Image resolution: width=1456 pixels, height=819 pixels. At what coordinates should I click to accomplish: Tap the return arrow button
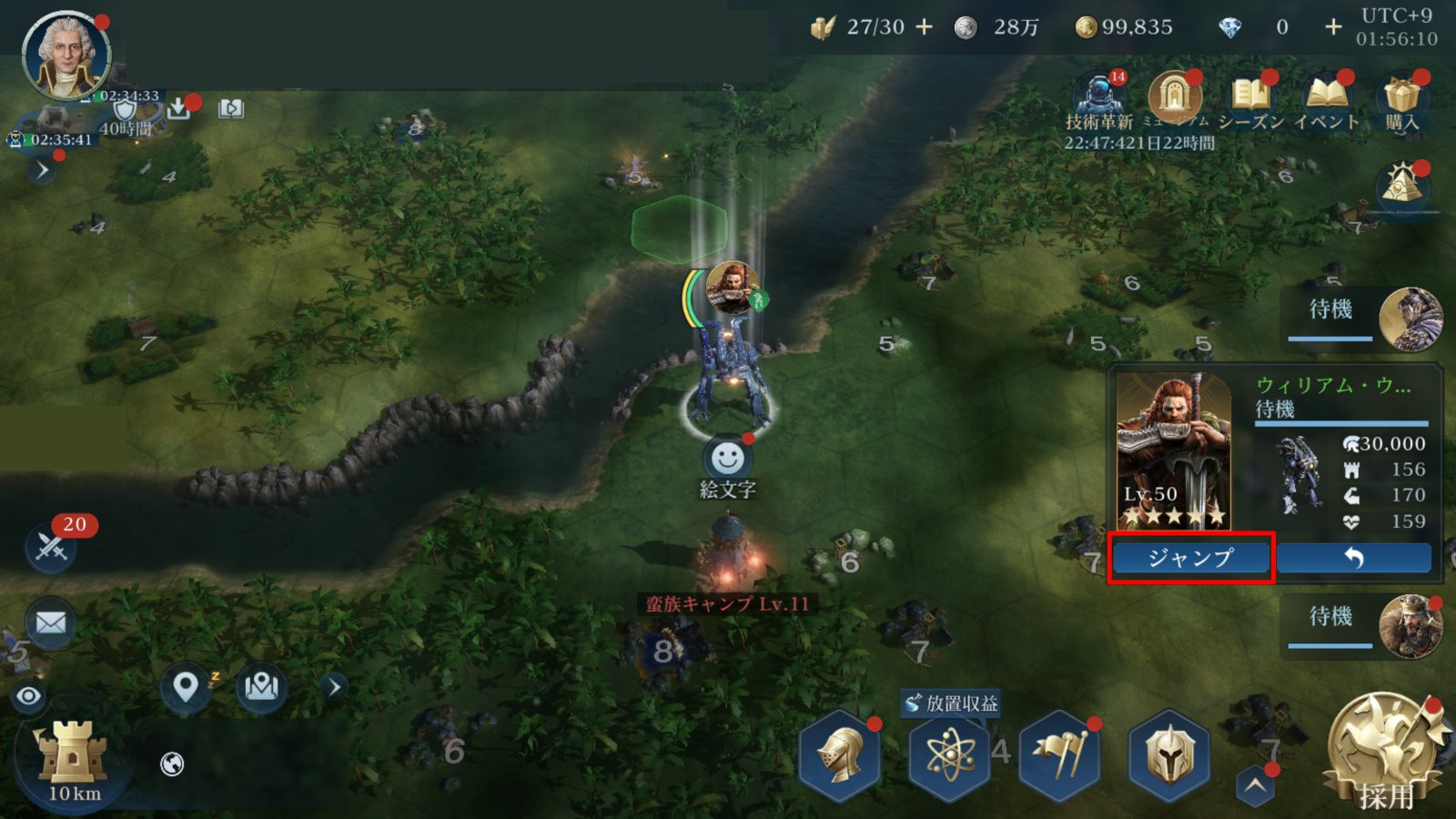coord(1353,558)
